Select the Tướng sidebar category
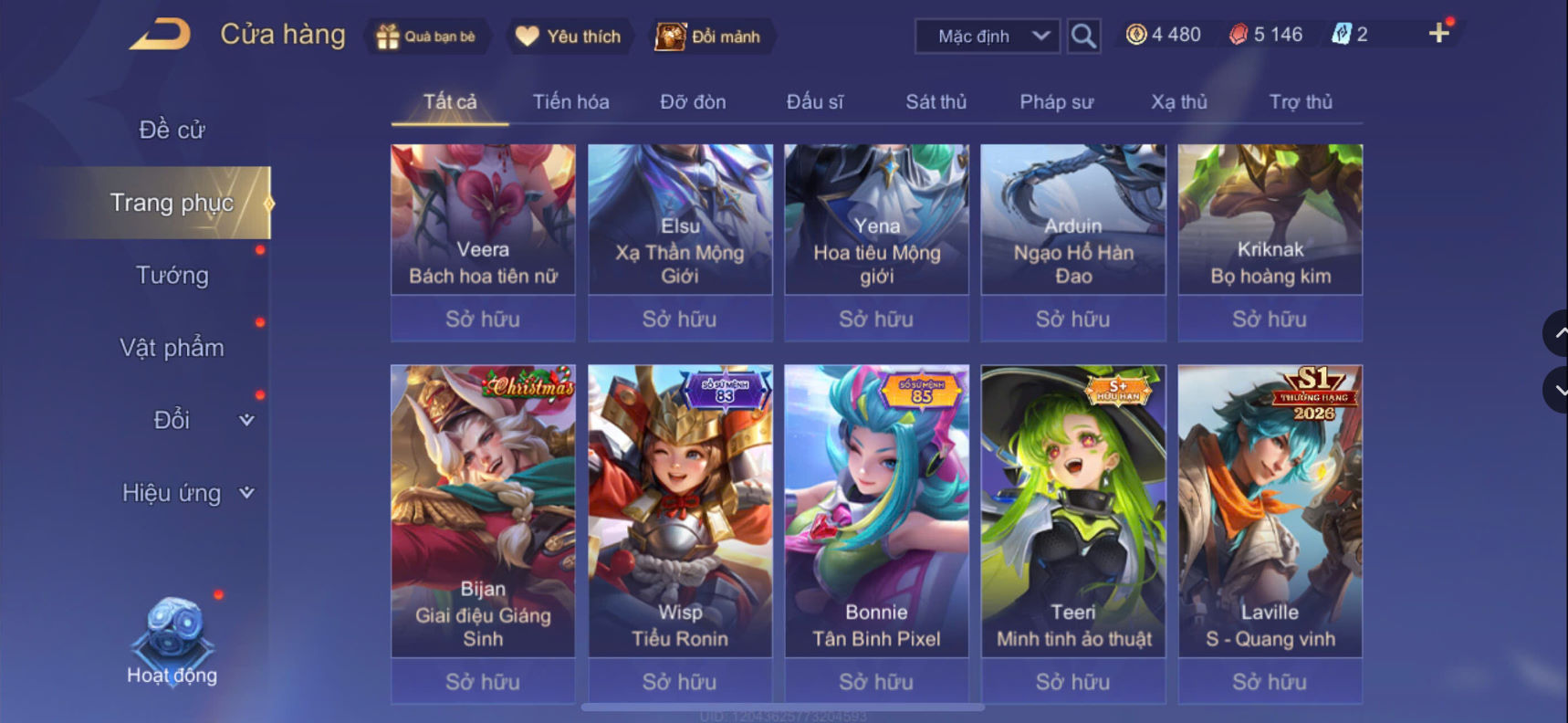The width and height of the screenshot is (1568, 723). (x=173, y=276)
